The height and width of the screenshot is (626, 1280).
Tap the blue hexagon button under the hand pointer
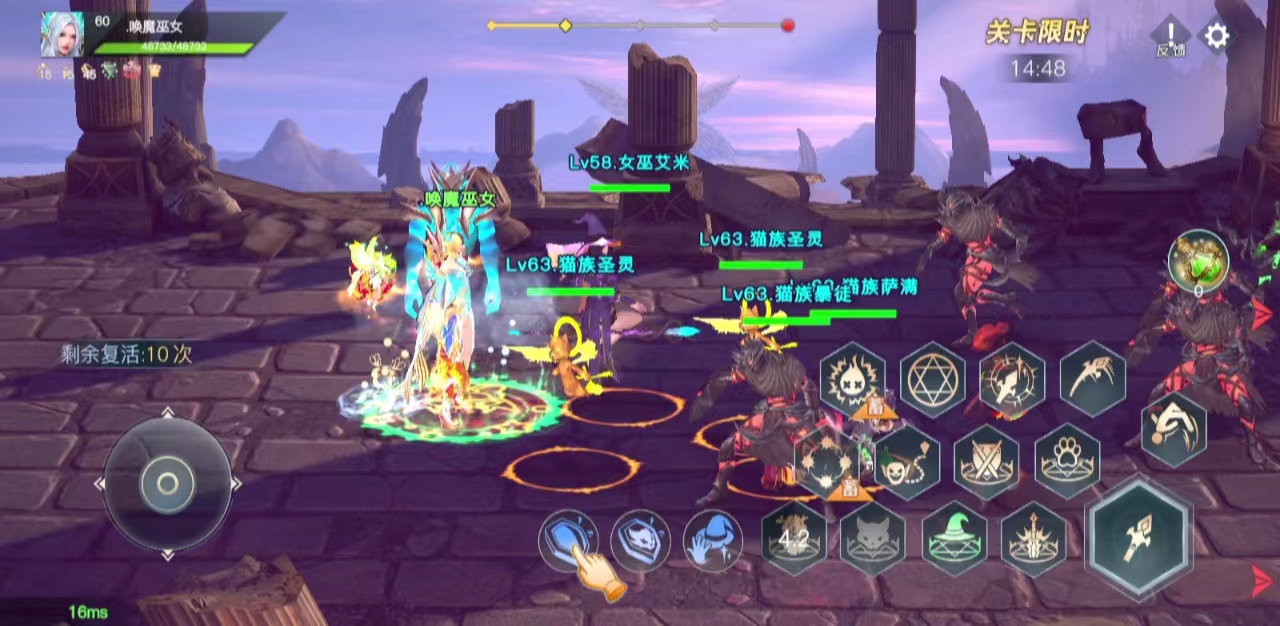(x=568, y=540)
